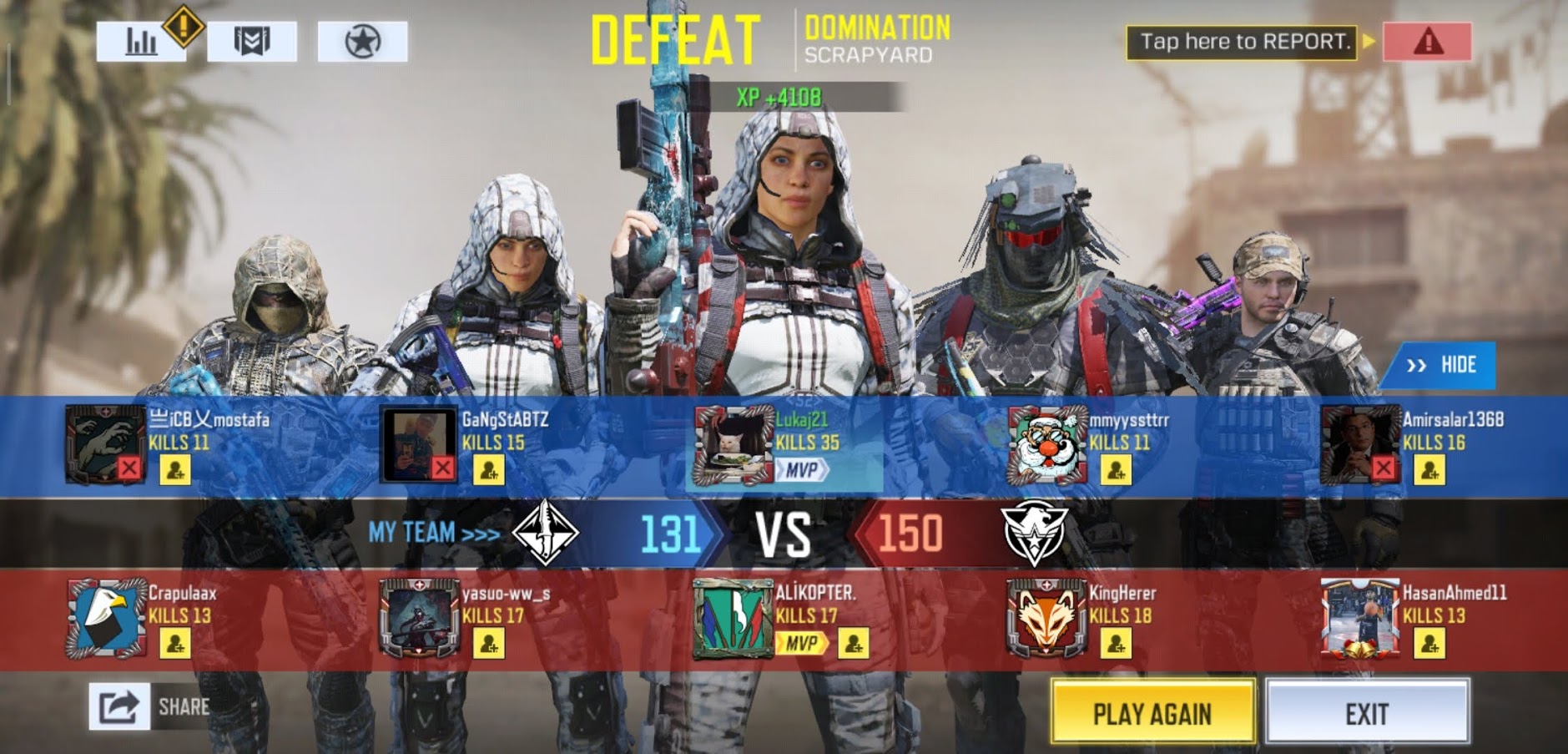Viewport: 1568px width, 754px height.
Task: Add ALİKOPTER. as a friend
Action: point(853,643)
